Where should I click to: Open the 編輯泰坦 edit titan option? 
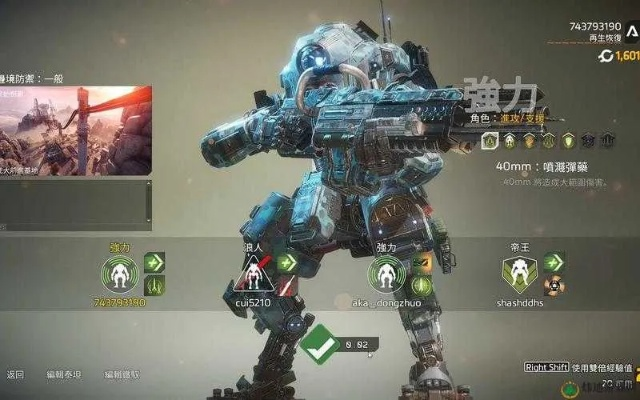[62, 375]
